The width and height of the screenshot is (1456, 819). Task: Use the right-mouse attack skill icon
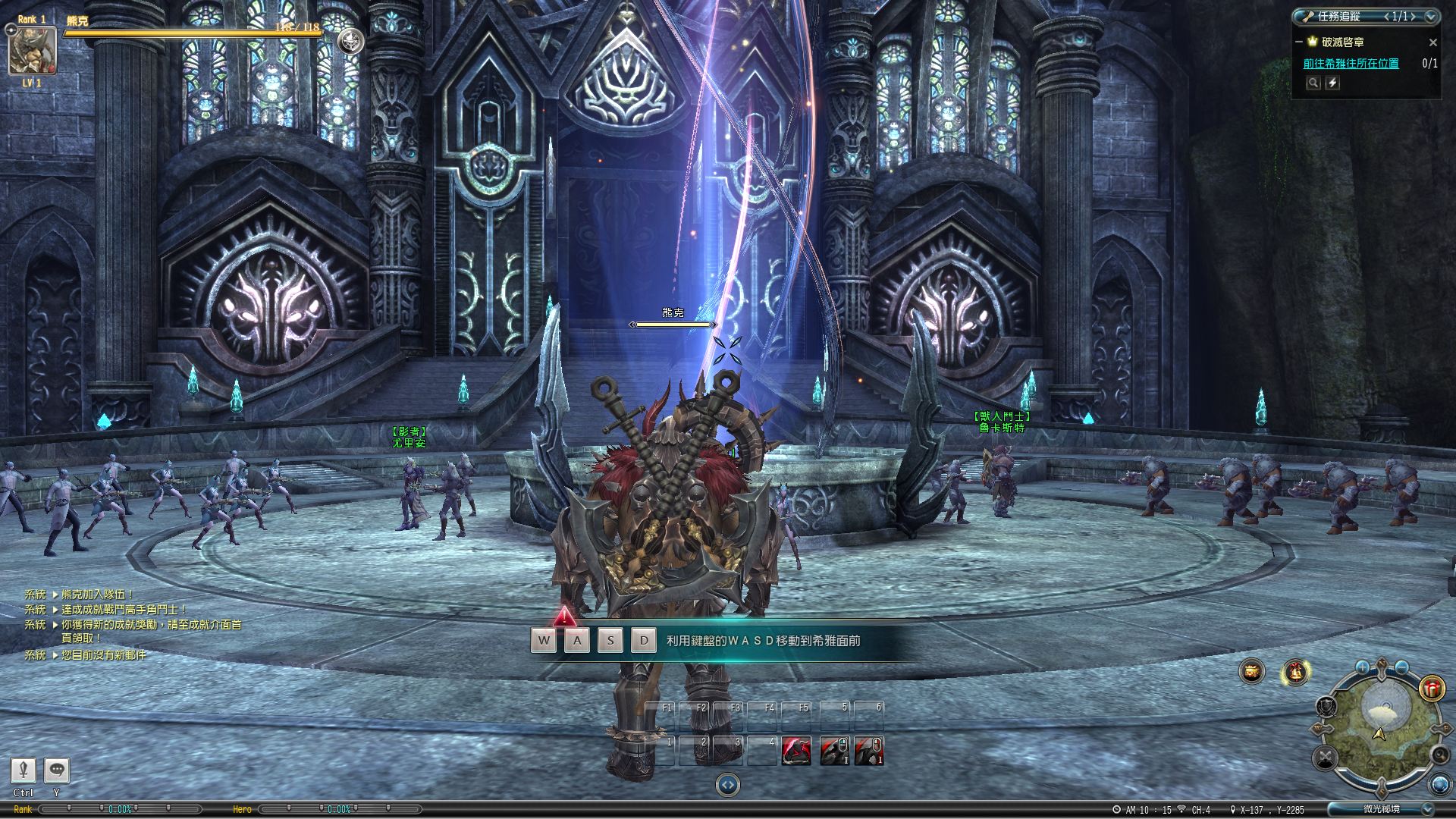pyautogui.click(x=869, y=751)
